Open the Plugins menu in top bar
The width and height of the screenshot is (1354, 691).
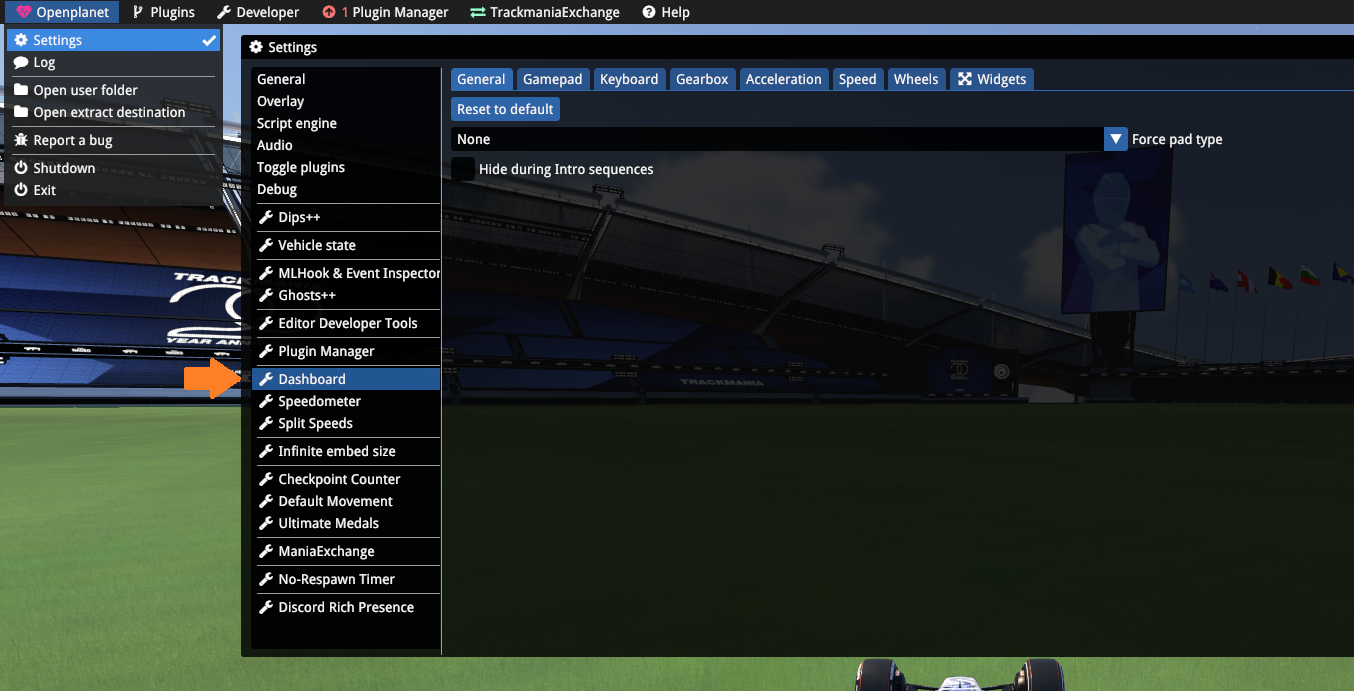click(164, 12)
